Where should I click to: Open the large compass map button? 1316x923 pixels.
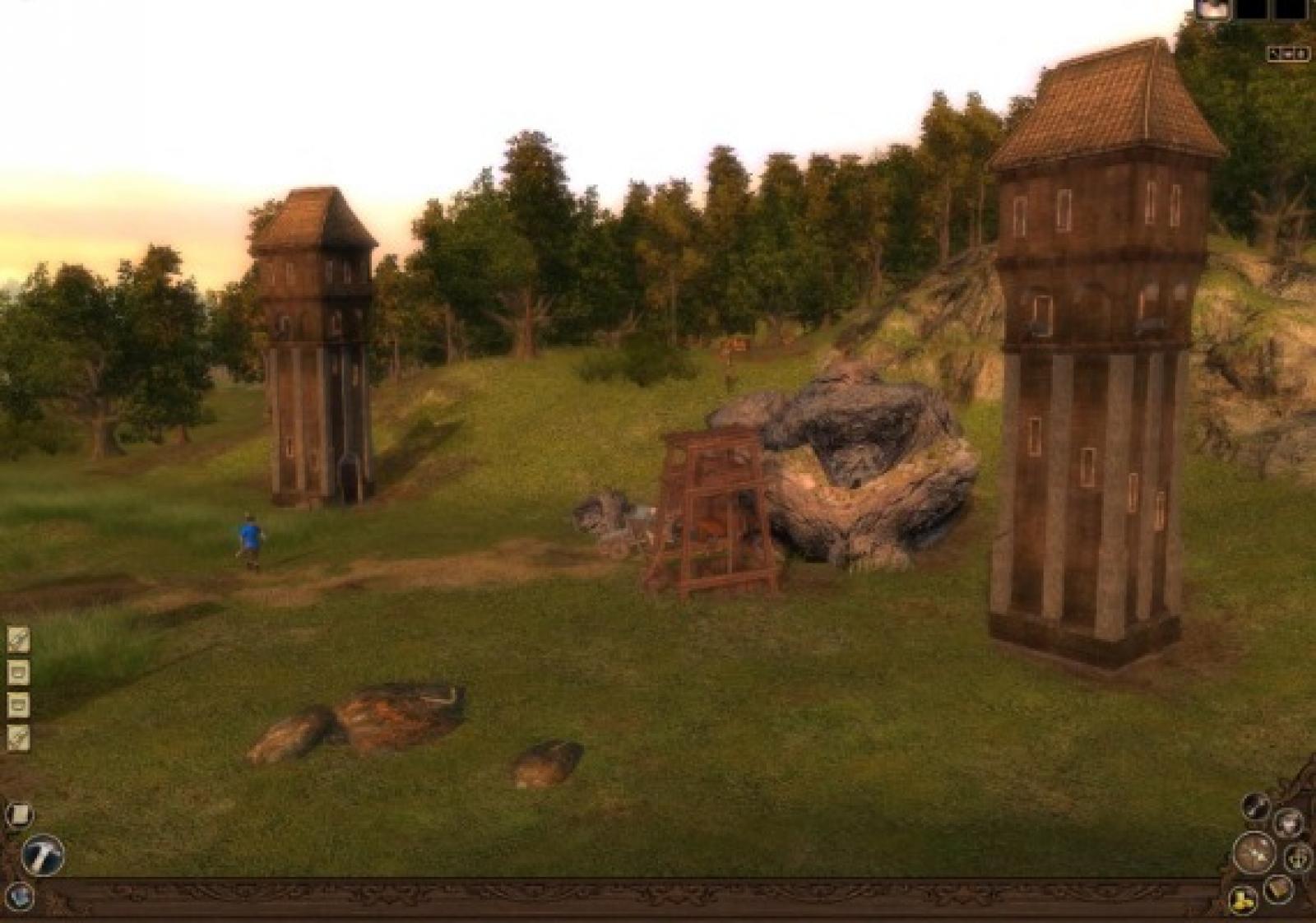pos(1256,852)
